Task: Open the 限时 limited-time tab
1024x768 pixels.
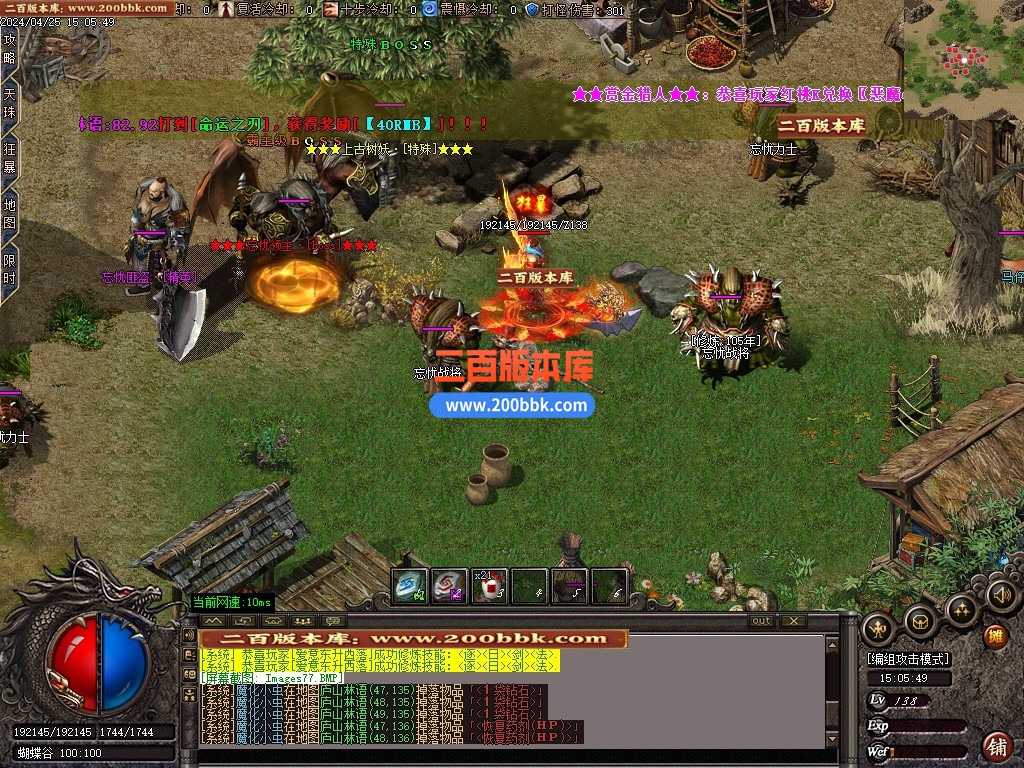Action: click(10, 268)
